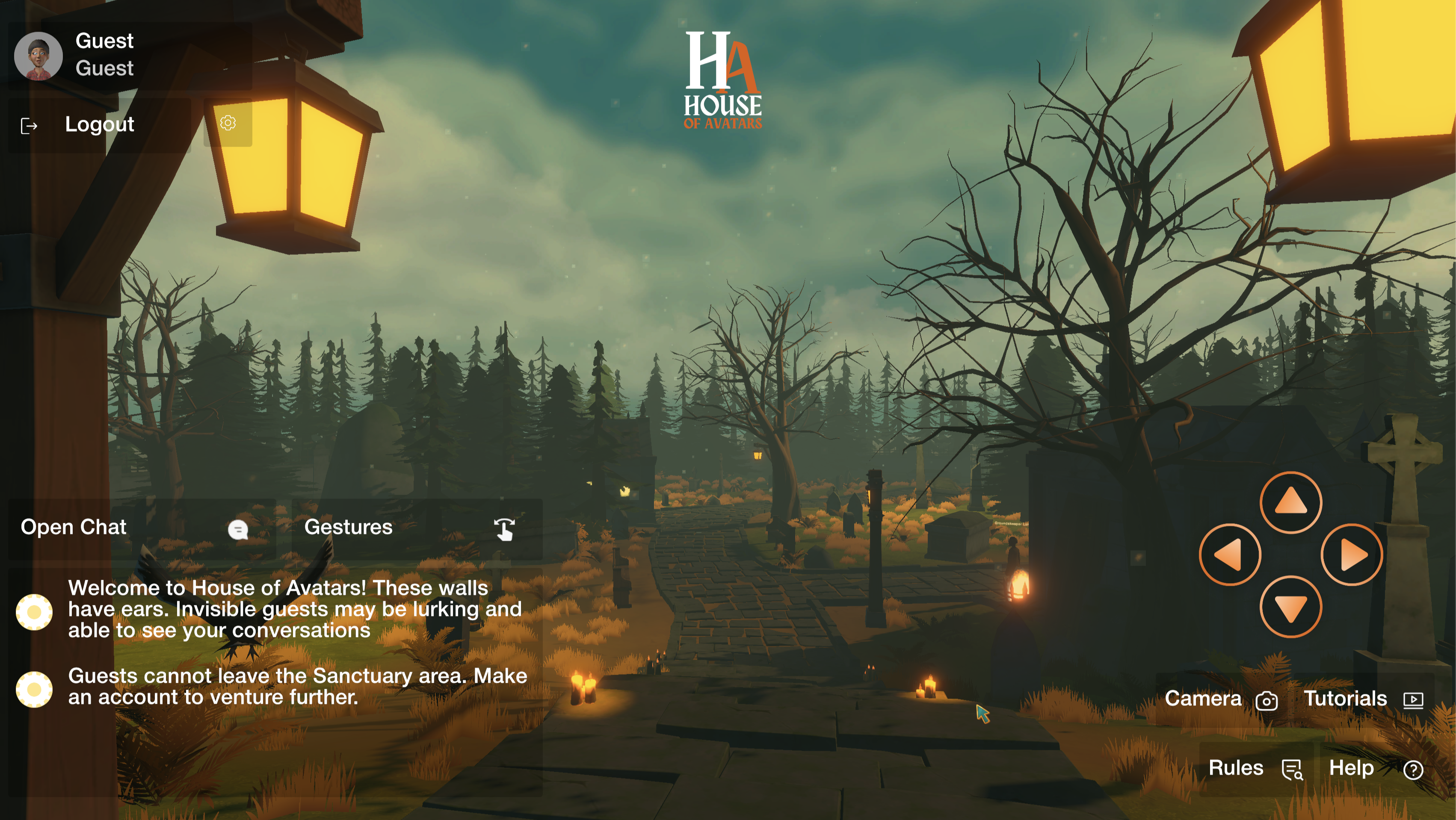
Task: Click the chat bubble icon
Action: [239, 529]
